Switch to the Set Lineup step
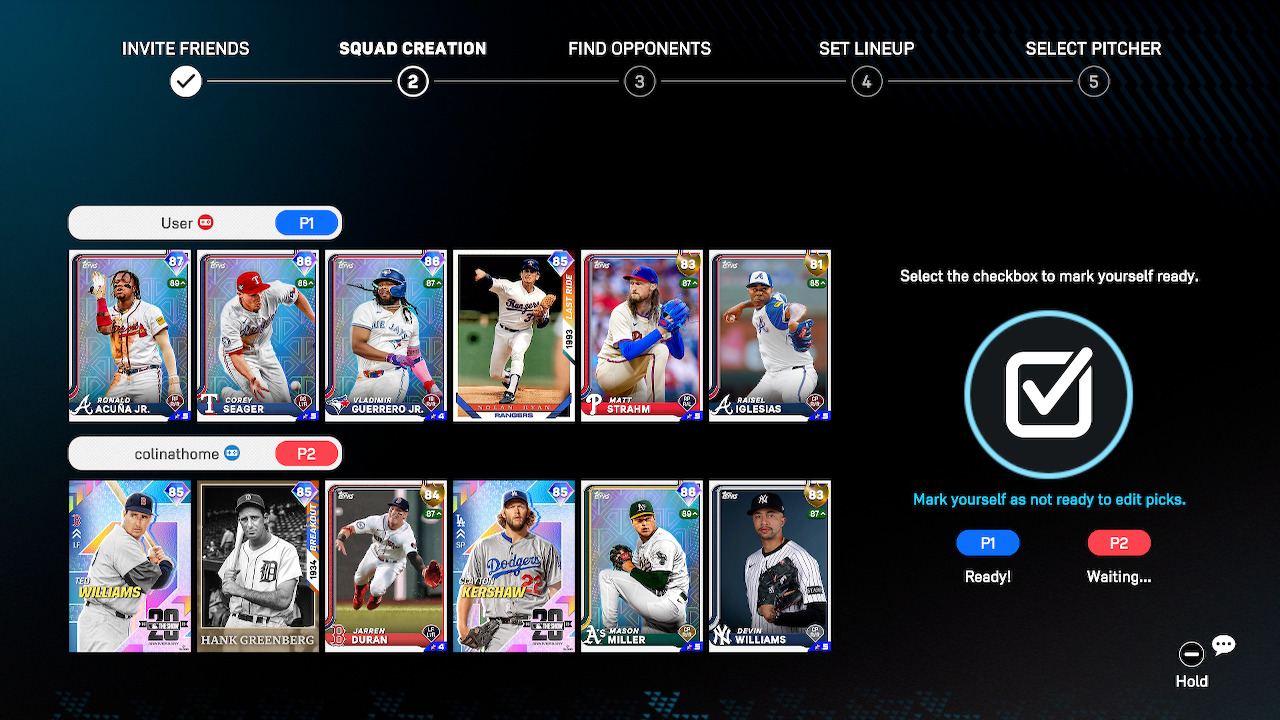 click(x=867, y=81)
